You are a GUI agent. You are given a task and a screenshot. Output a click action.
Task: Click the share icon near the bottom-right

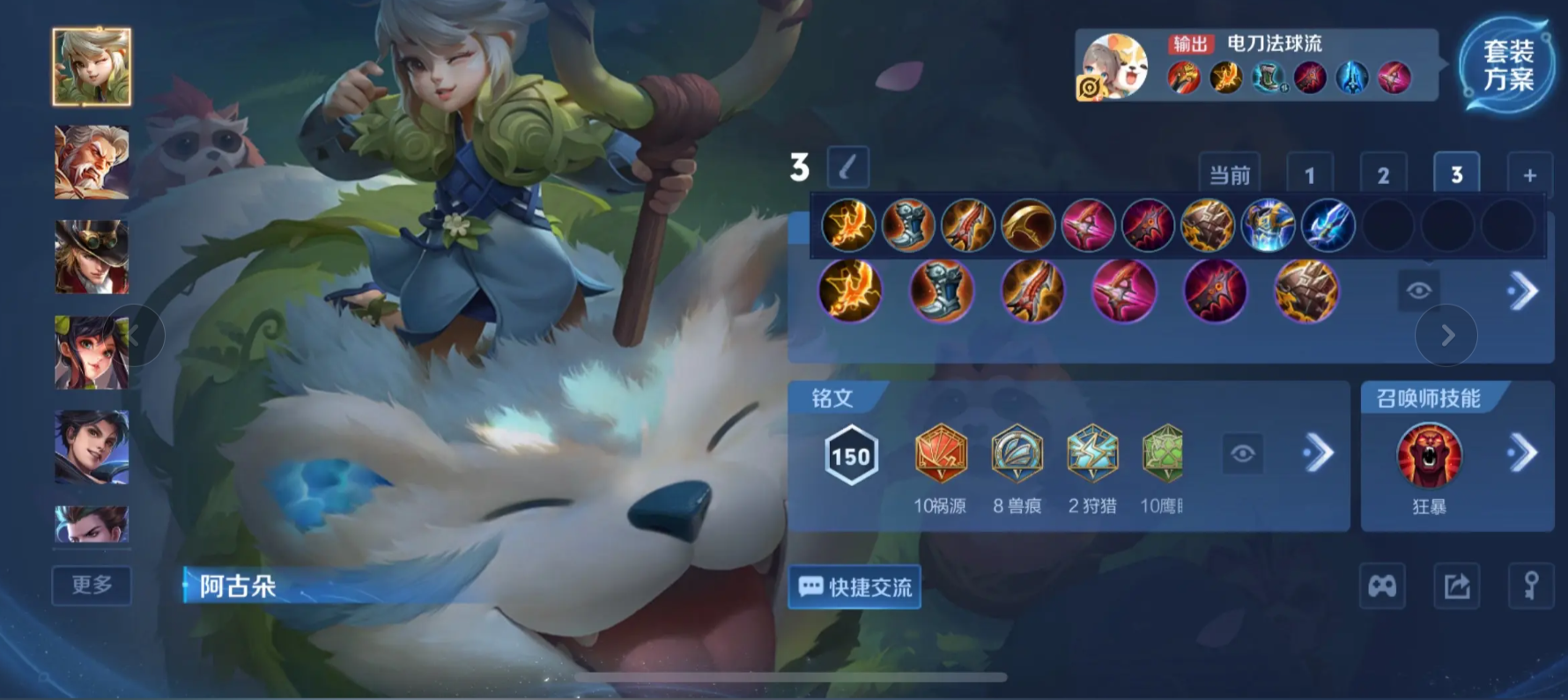[x=1456, y=586]
